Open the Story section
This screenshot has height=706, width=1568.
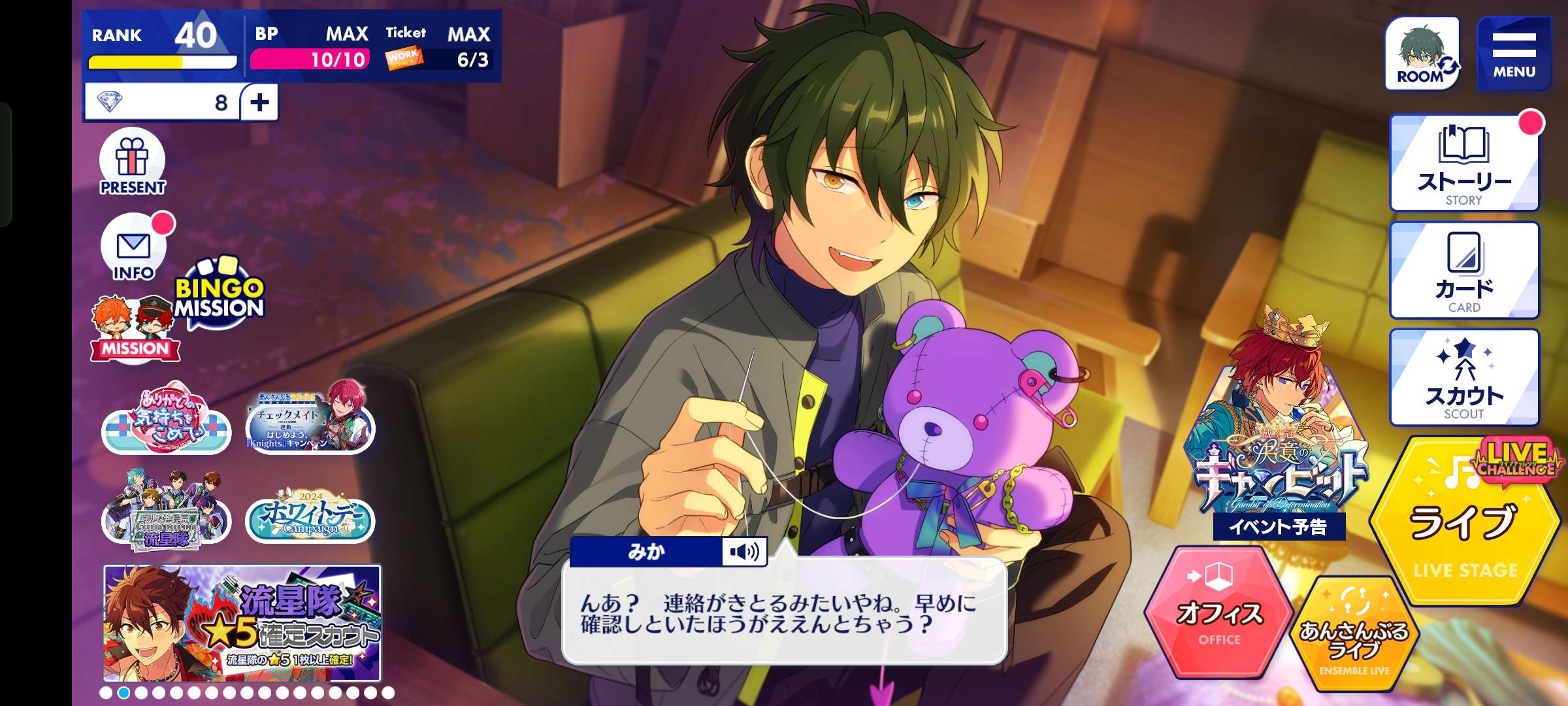click(x=1463, y=163)
